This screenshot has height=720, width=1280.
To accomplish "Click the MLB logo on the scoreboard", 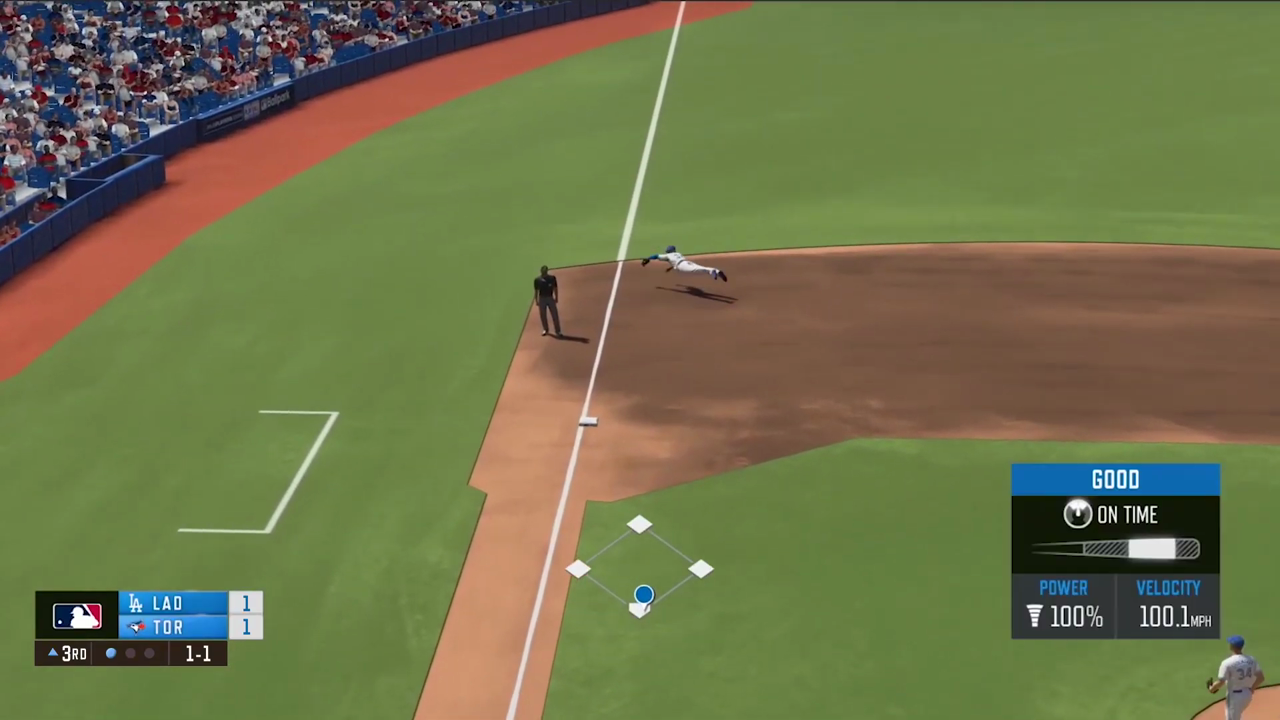I will coord(77,615).
